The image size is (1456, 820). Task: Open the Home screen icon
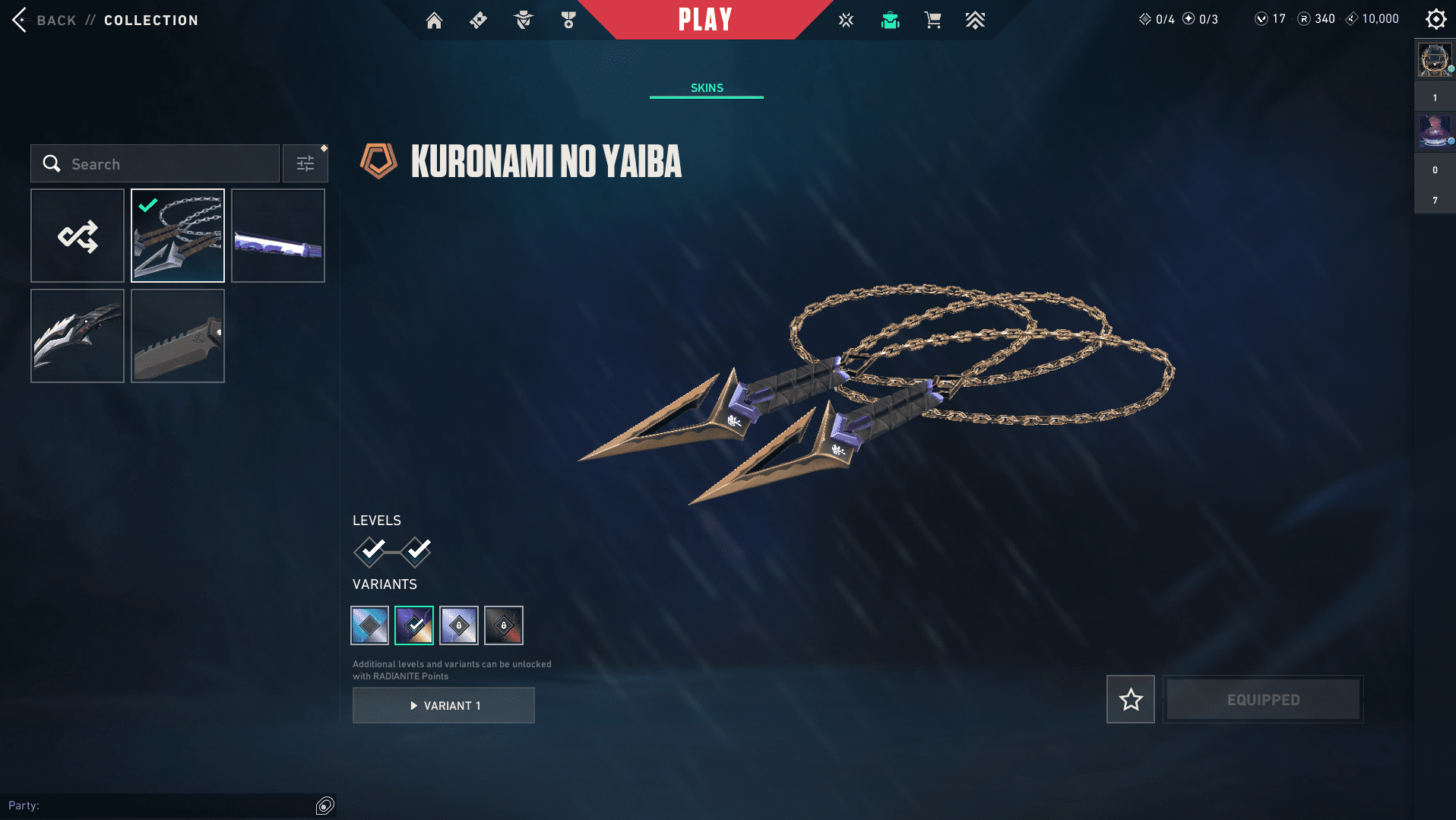coord(434,20)
